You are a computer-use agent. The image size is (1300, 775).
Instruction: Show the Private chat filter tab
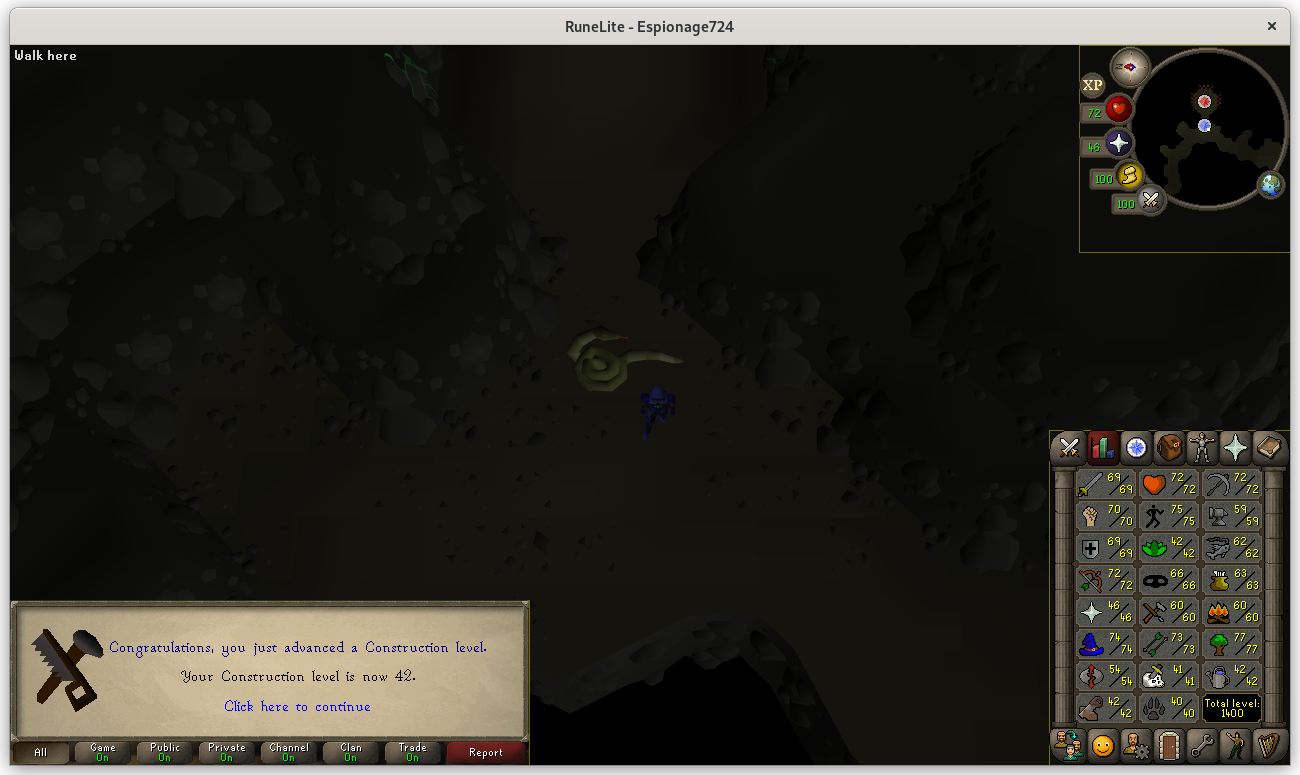tap(226, 752)
